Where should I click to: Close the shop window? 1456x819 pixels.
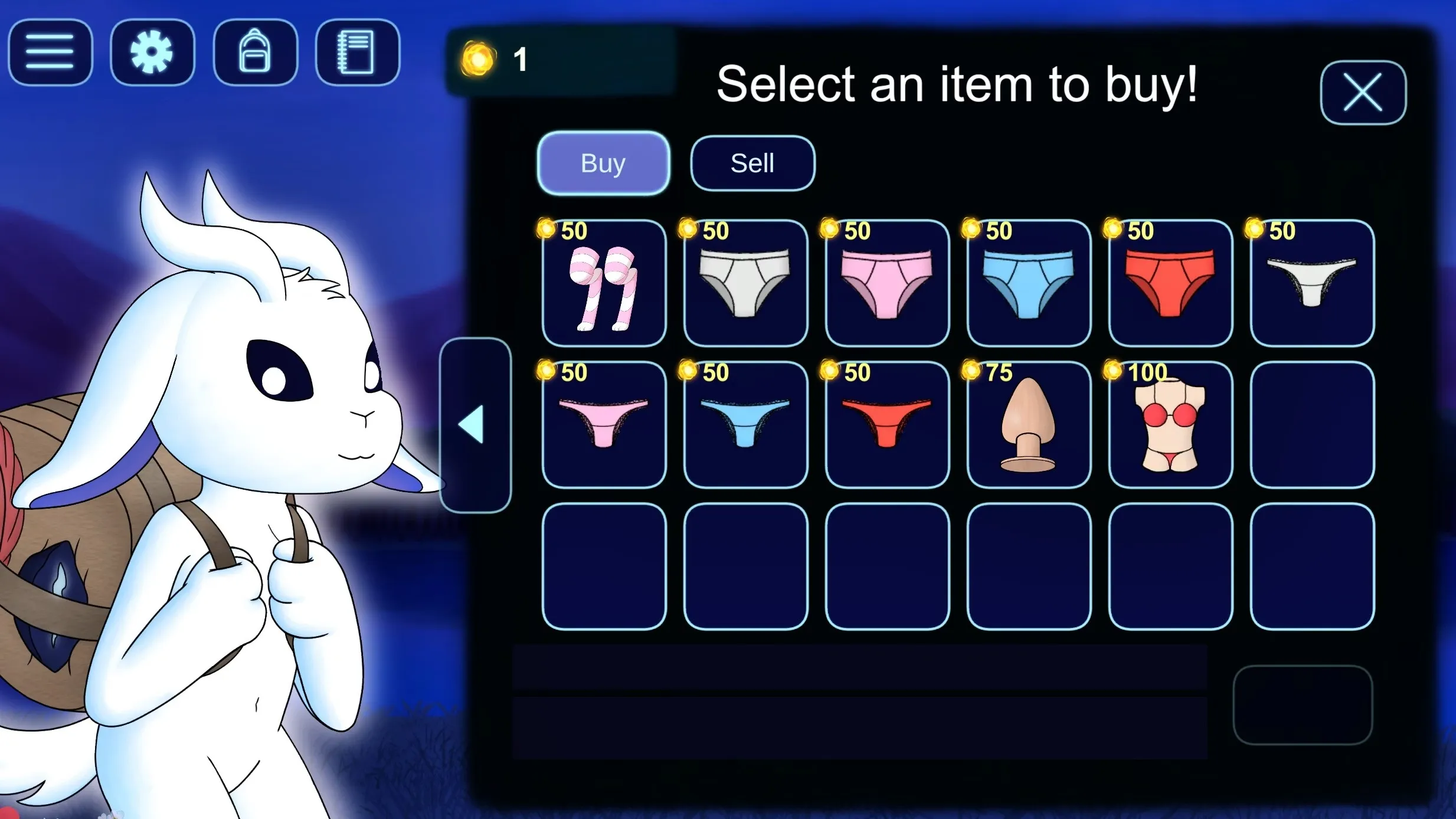1363,93
